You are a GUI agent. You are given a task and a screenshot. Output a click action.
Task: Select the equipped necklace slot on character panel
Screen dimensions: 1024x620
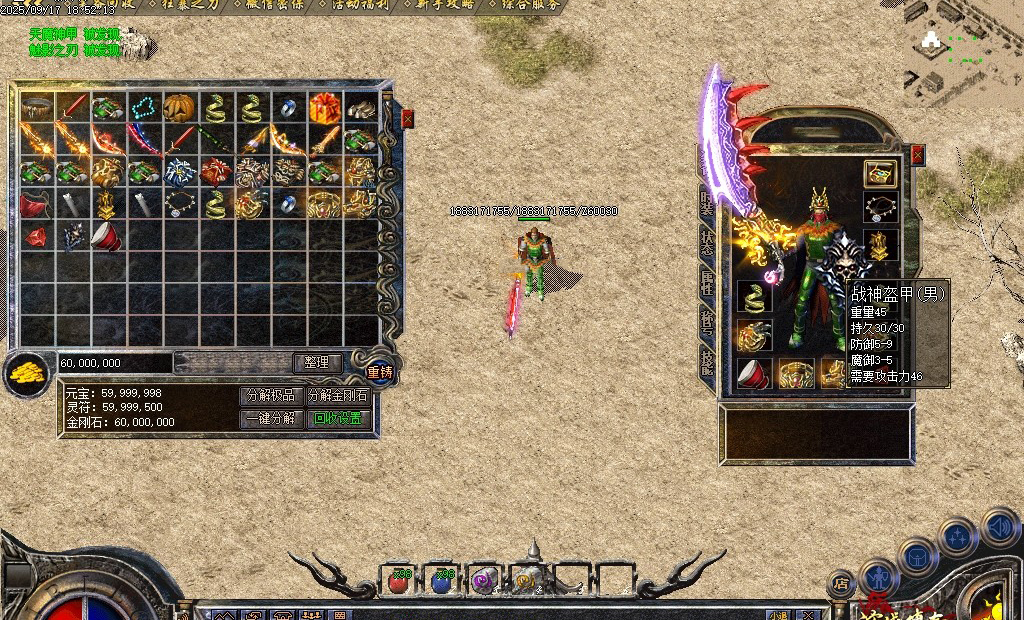click(x=880, y=208)
